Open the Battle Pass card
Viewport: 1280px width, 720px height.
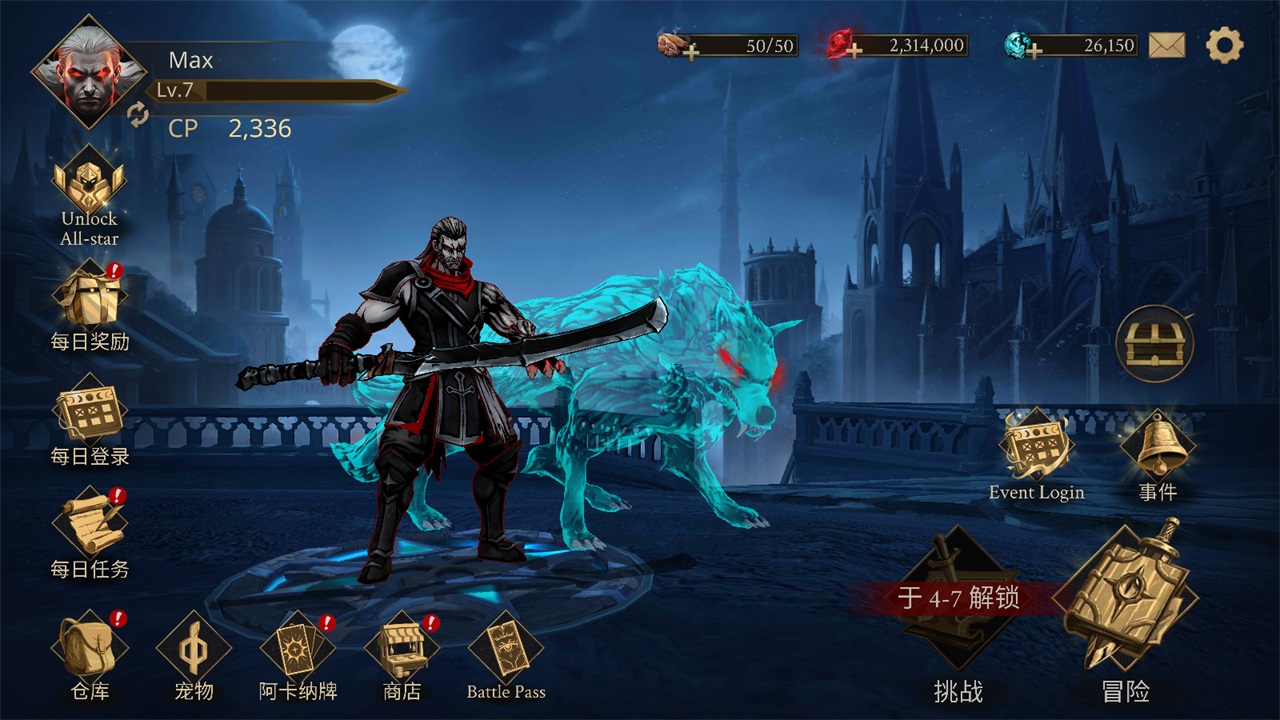pos(506,648)
